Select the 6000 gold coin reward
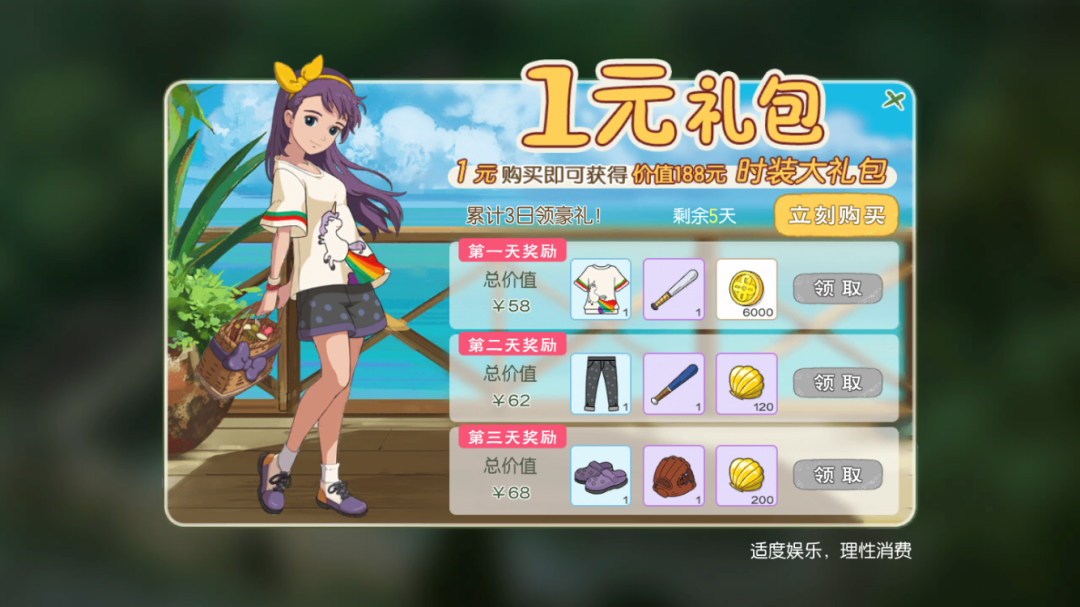The height and width of the screenshot is (607, 1080). coord(746,289)
